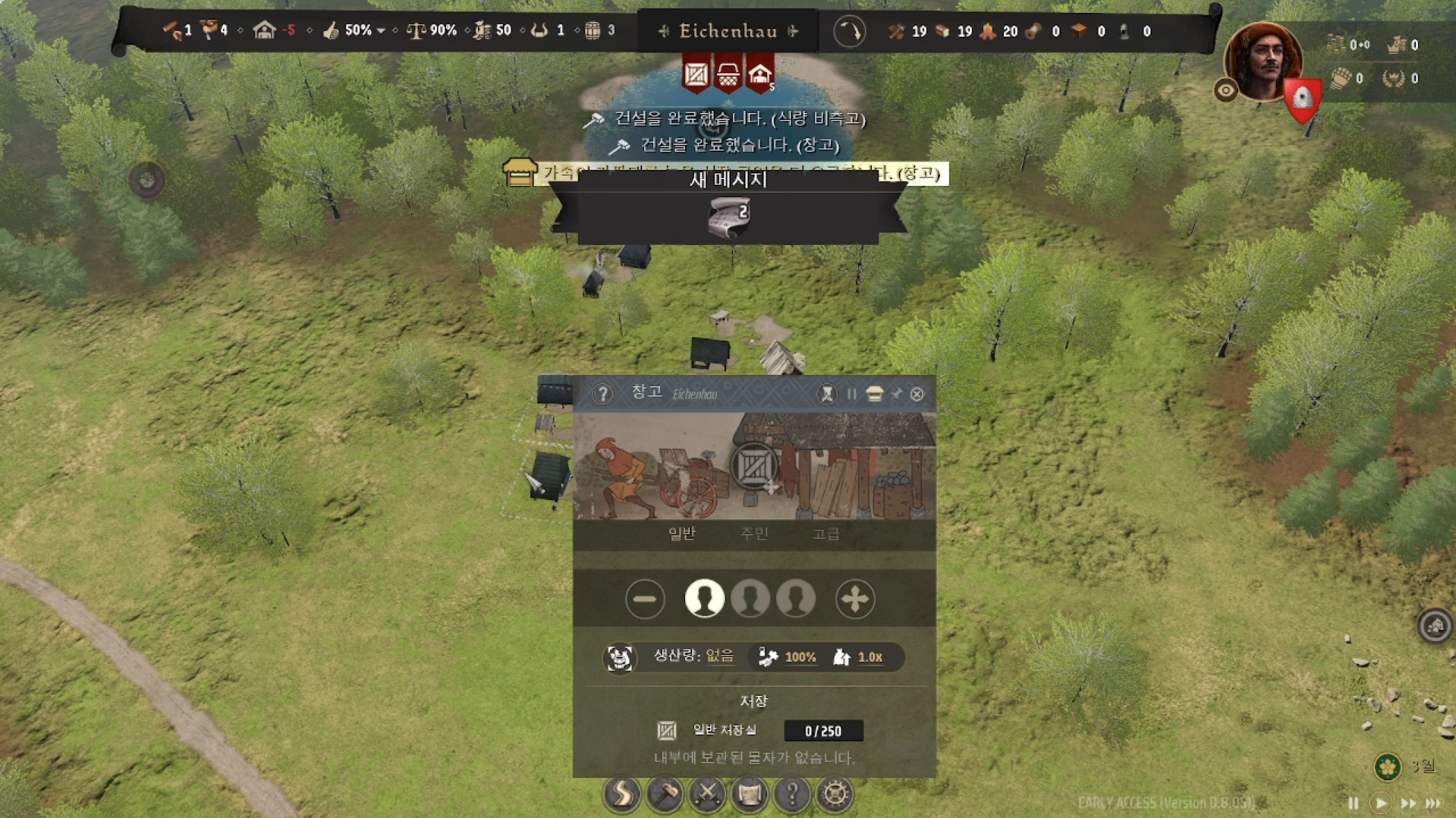The height and width of the screenshot is (818, 1456).
Task: Toggle the eye icon beside the portrait
Action: point(1225,91)
